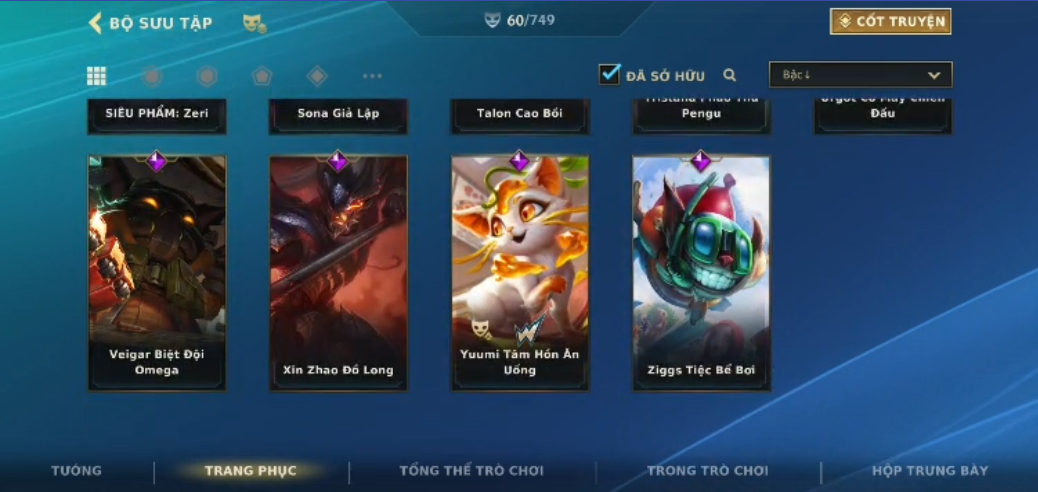Select the SIÊU PHẨM: Zeri skin card

pyautogui.click(x=157, y=114)
